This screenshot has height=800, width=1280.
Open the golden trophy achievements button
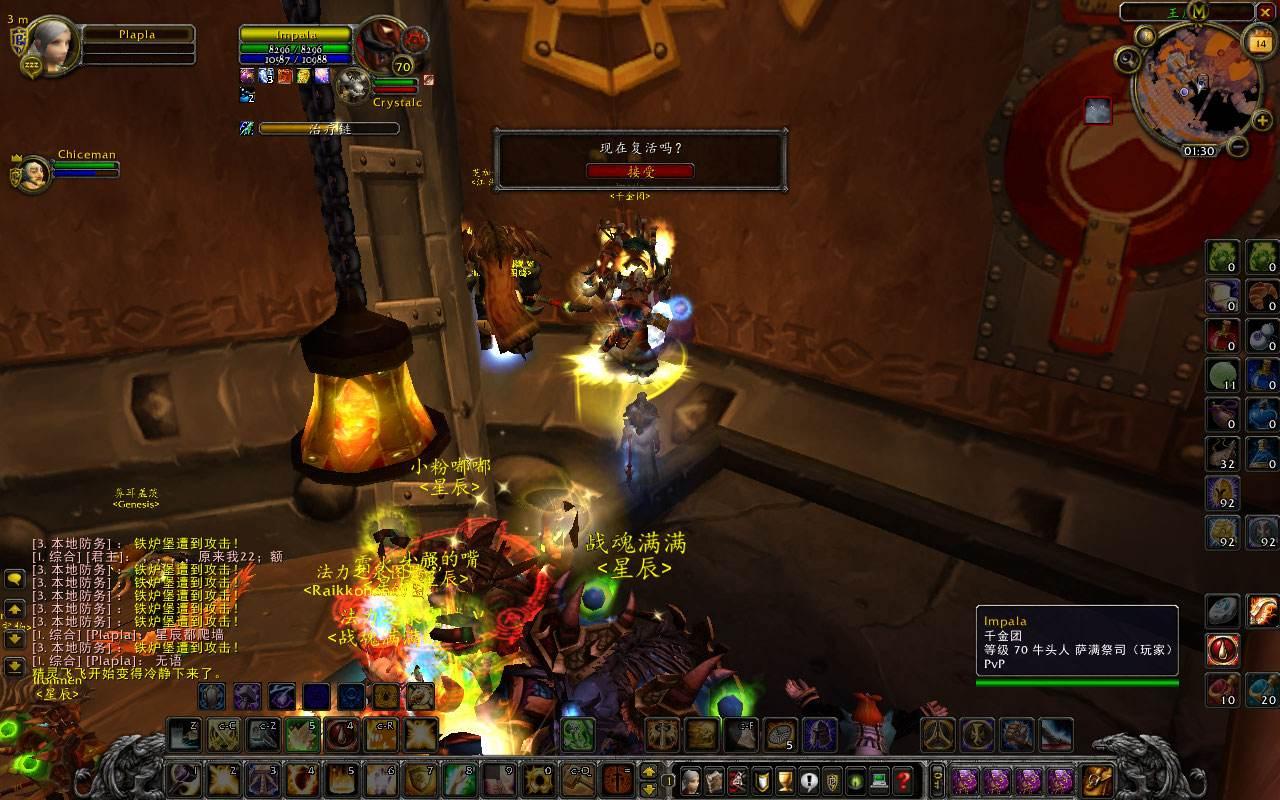(x=784, y=779)
